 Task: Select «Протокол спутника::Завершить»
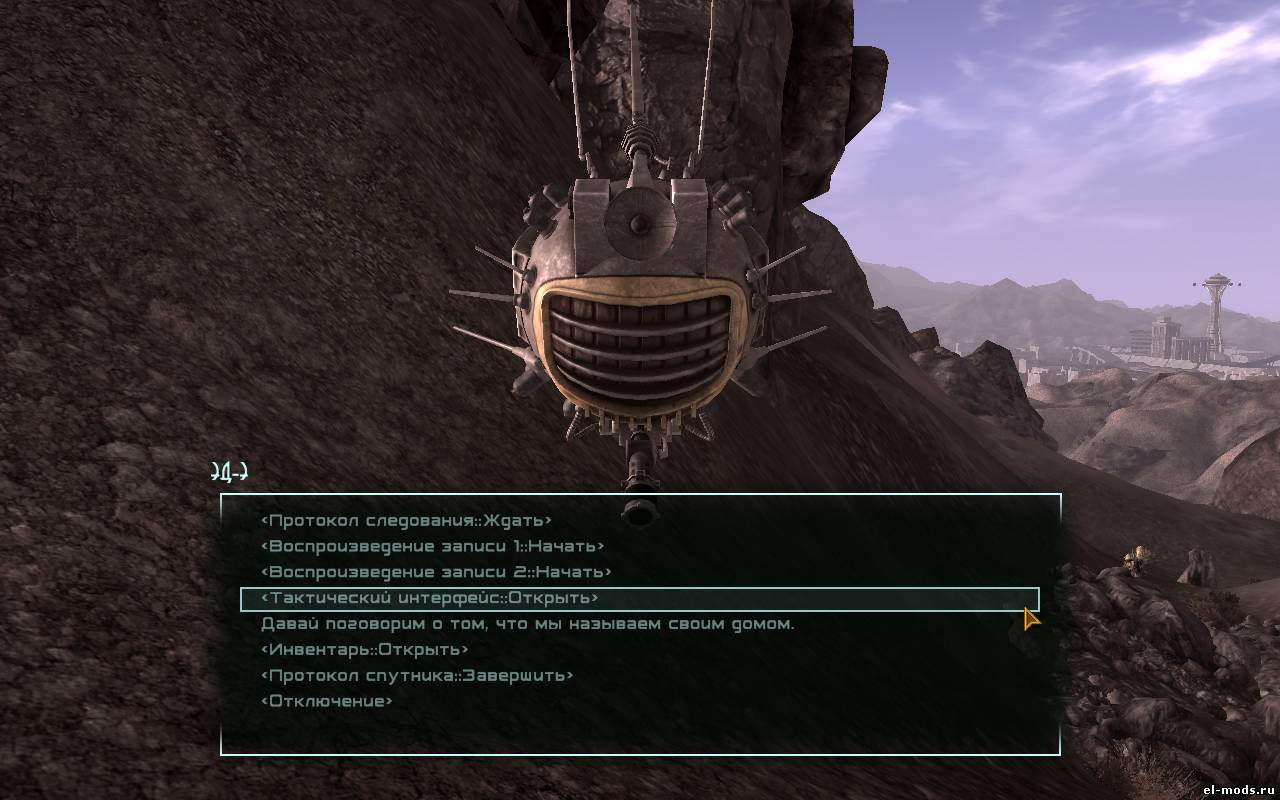coord(417,676)
